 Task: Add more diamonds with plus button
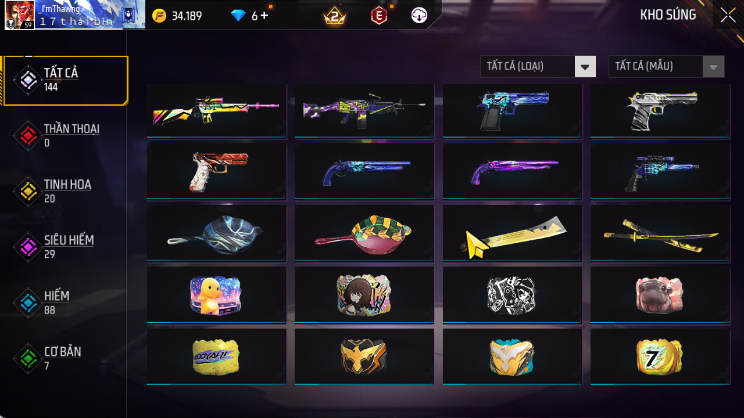click(264, 16)
